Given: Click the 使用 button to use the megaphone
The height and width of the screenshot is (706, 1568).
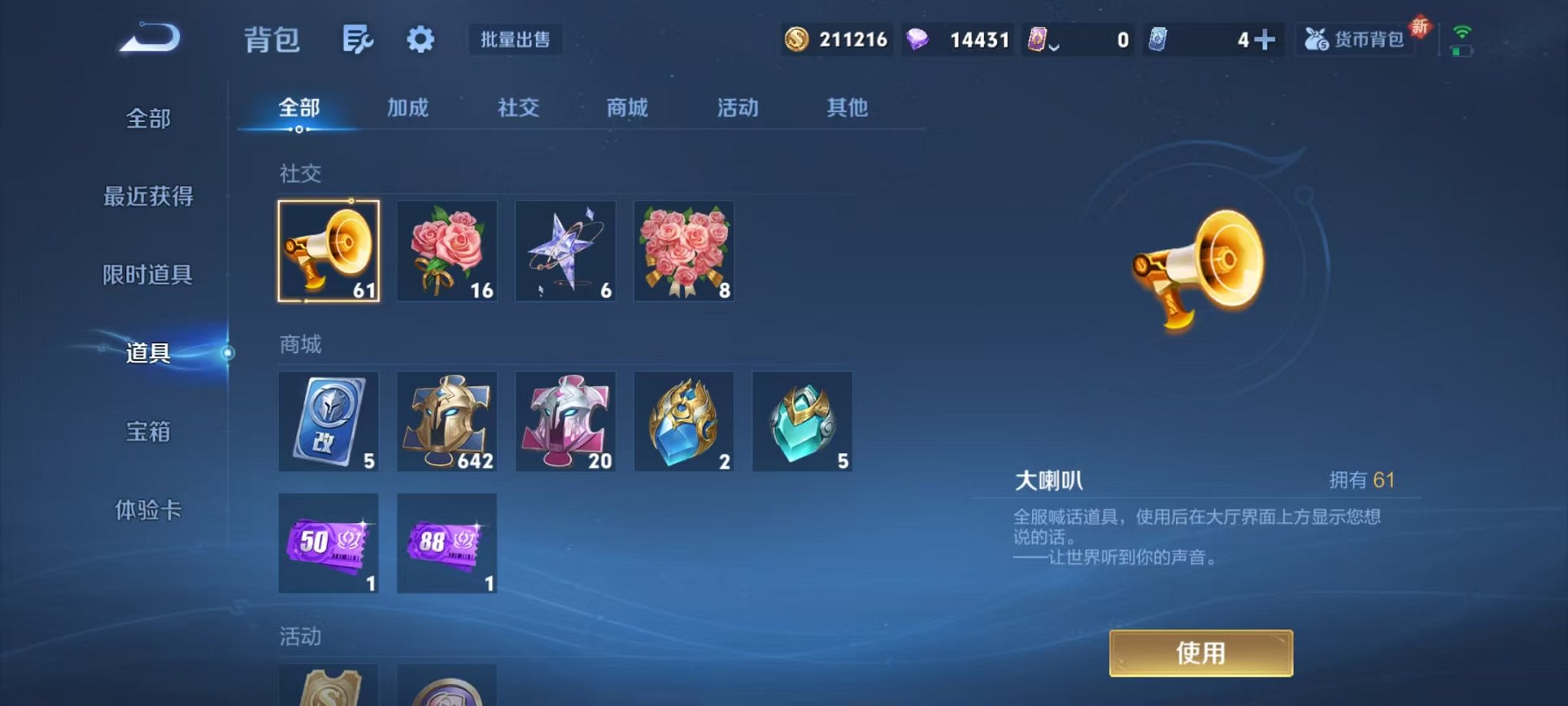Looking at the screenshot, I should (x=1200, y=651).
